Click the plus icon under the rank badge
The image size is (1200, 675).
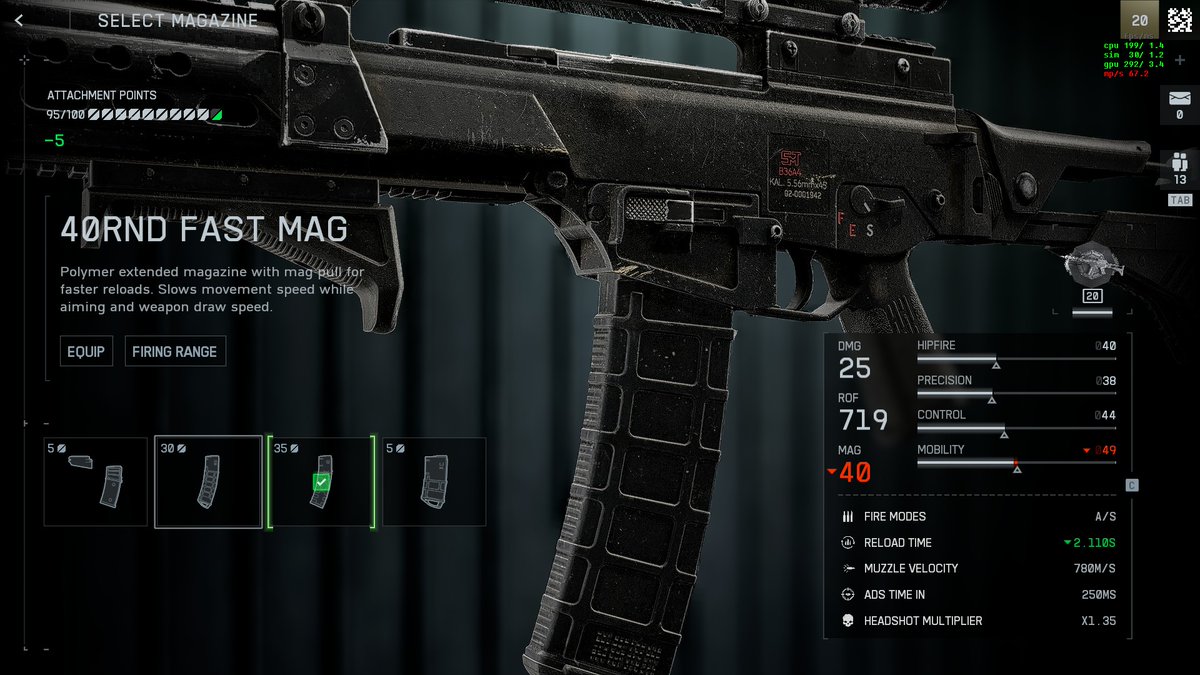click(x=1179, y=61)
